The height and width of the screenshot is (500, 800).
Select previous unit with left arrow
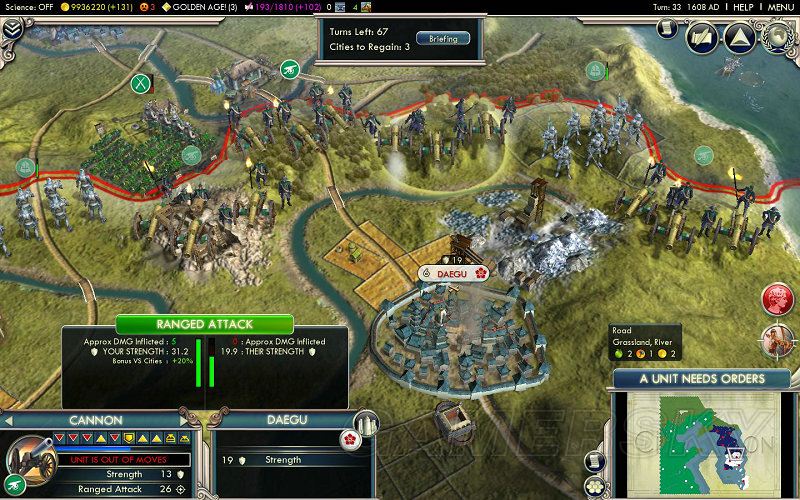point(12,420)
